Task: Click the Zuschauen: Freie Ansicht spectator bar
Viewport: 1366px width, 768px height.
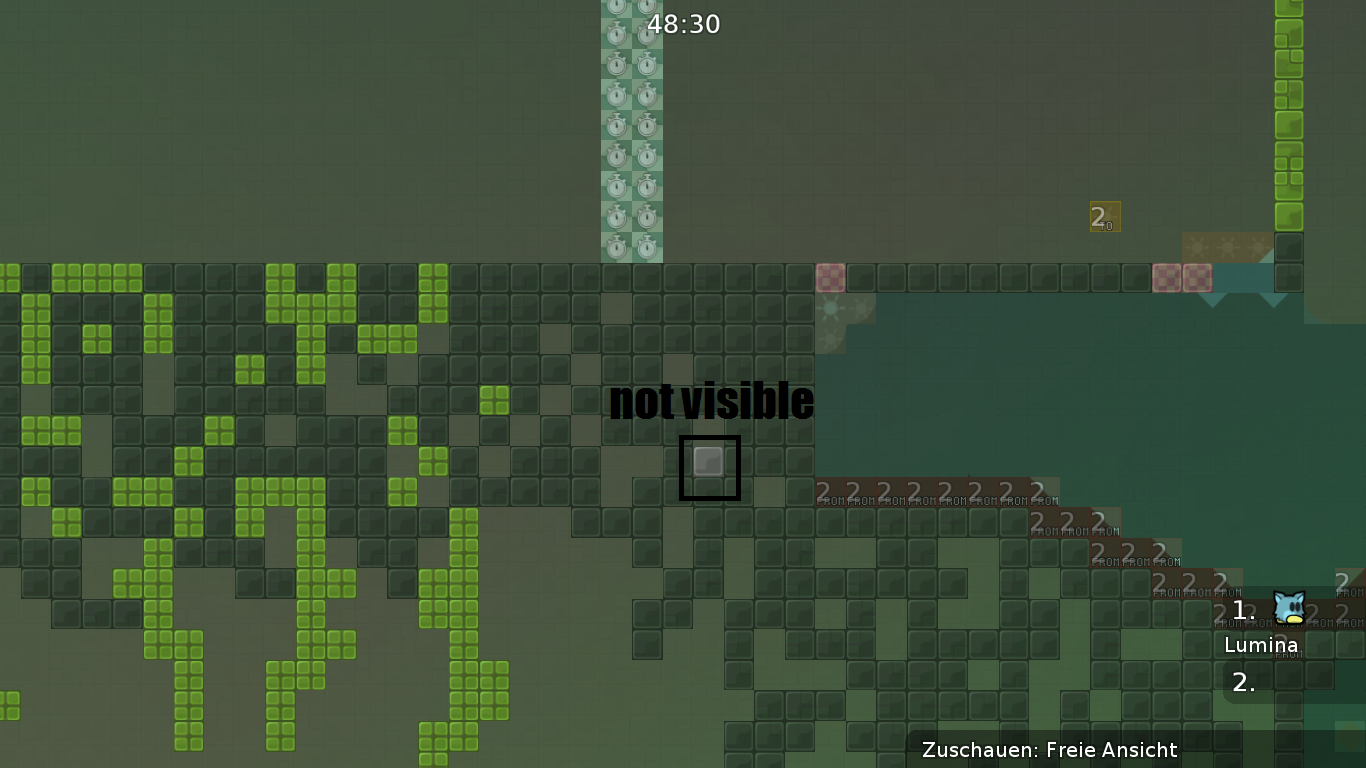Action: (x=1051, y=750)
